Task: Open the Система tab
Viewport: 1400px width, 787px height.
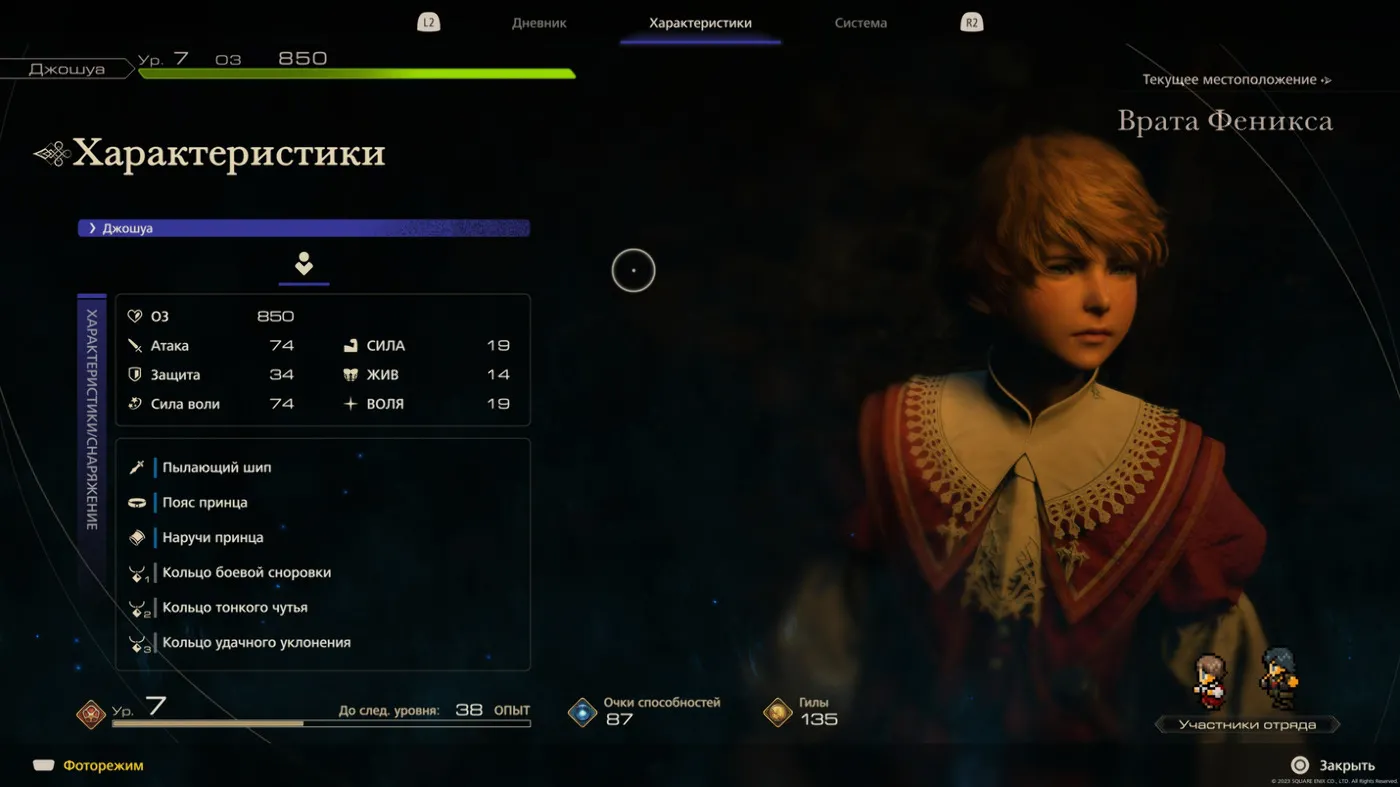Action: (860, 23)
